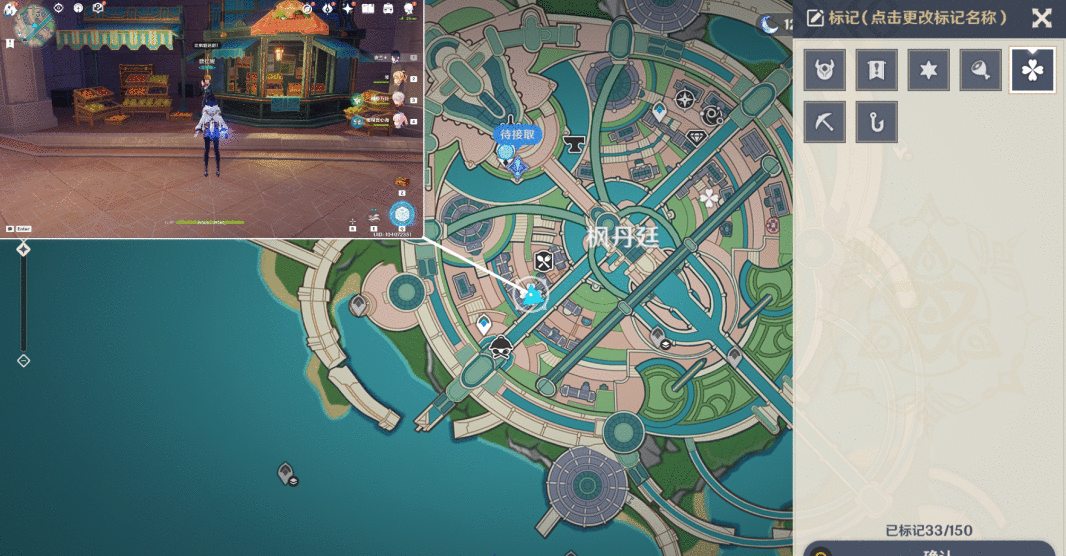Select the exclamation banner marker icon
This screenshot has height=556, width=1066.
[877, 70]
